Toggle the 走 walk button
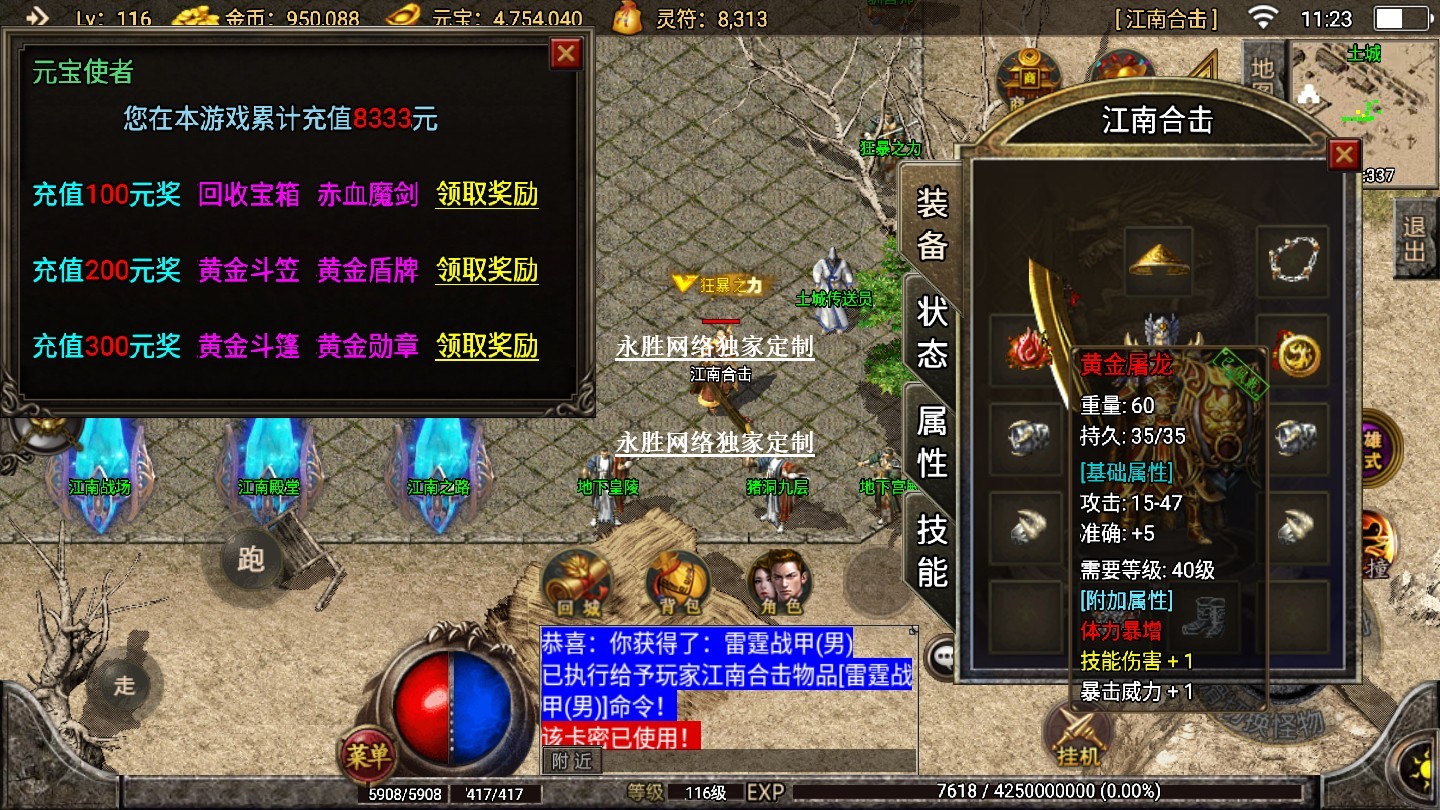This screenshot has width=1440, height=810. pyautogui.click(x=124, y=686)
